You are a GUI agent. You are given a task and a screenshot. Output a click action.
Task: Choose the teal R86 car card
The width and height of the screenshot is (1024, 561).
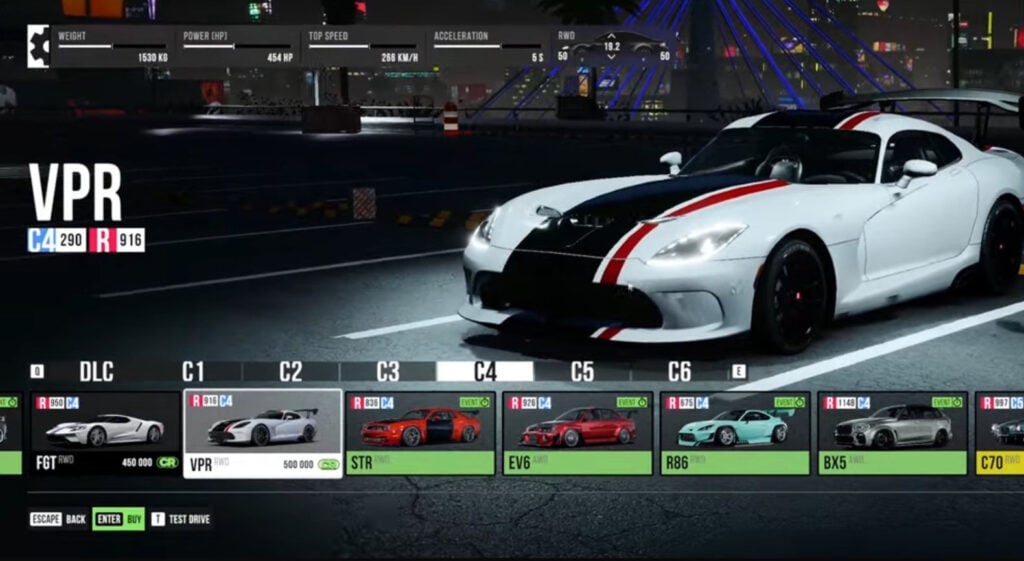coord(734,433)
